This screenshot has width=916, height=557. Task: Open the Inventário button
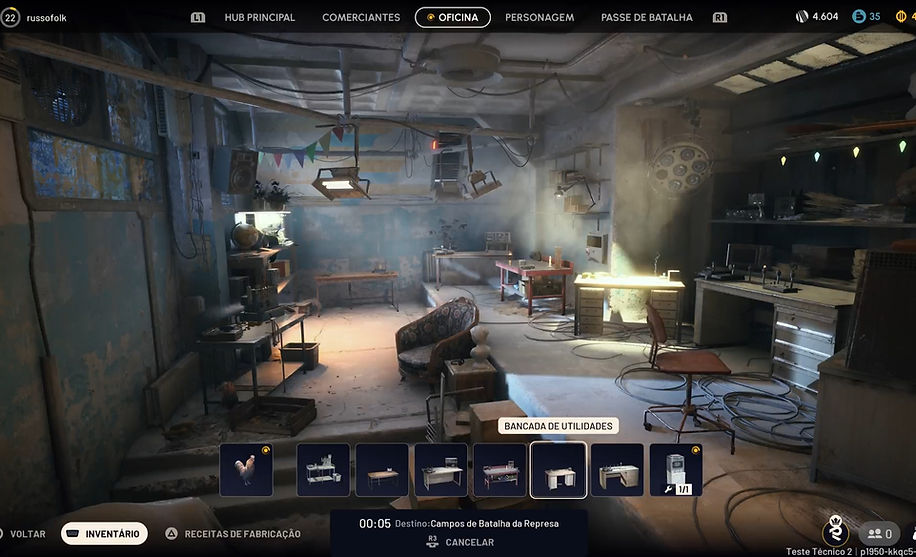pos(104,534)
